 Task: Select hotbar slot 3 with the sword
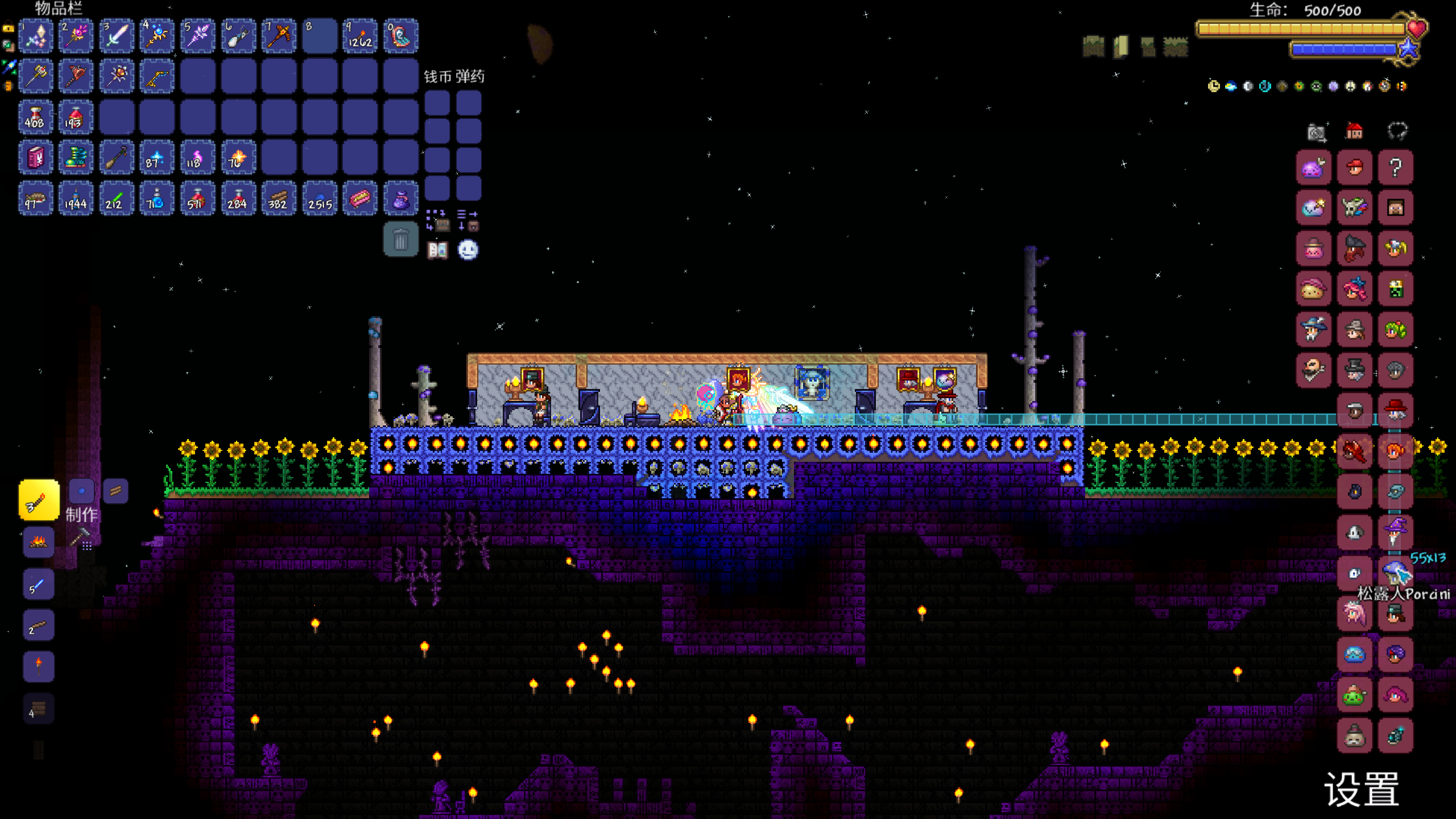click(117, 36)
